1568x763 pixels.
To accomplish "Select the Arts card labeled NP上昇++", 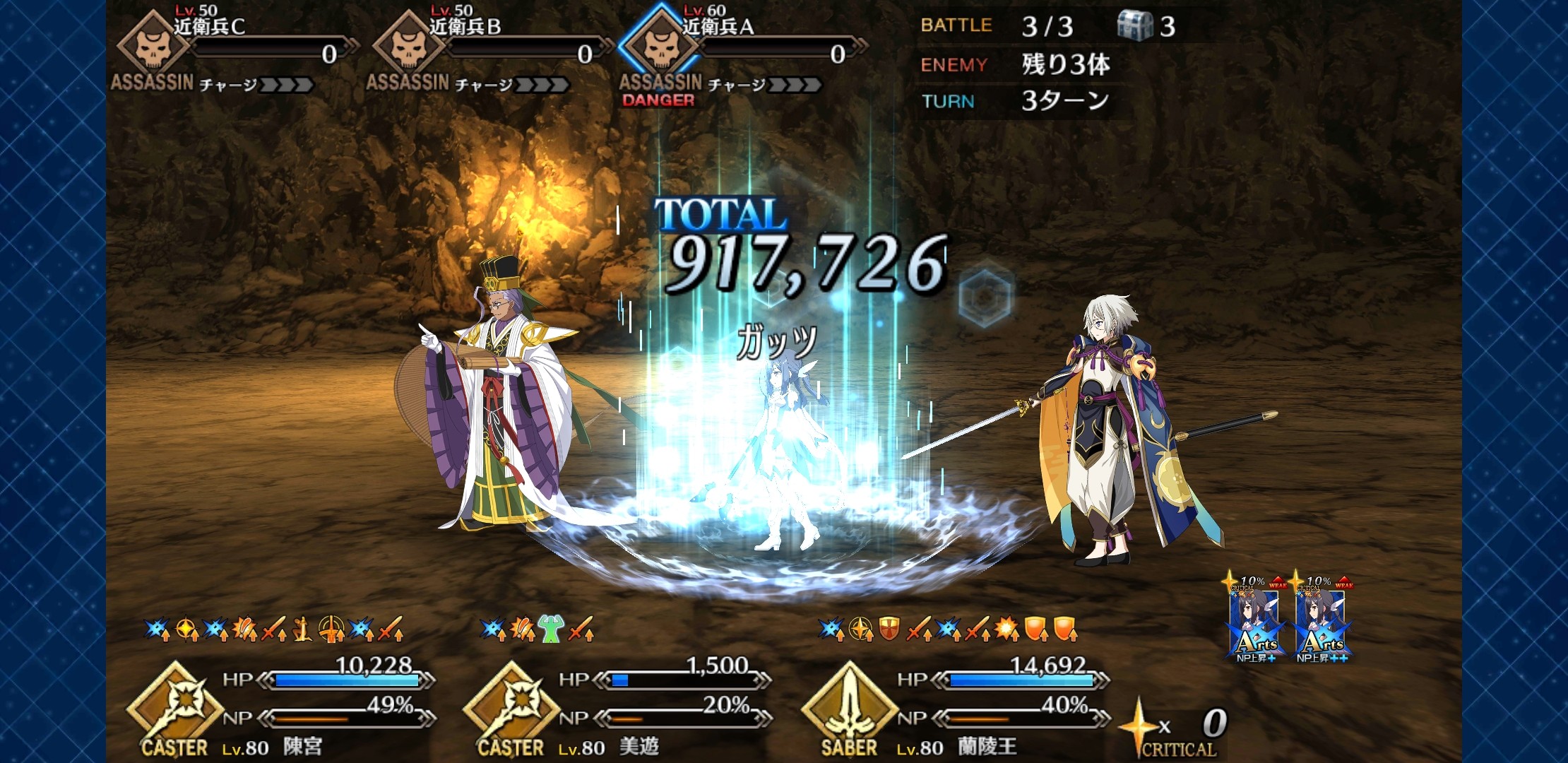I will [1321, 622].
